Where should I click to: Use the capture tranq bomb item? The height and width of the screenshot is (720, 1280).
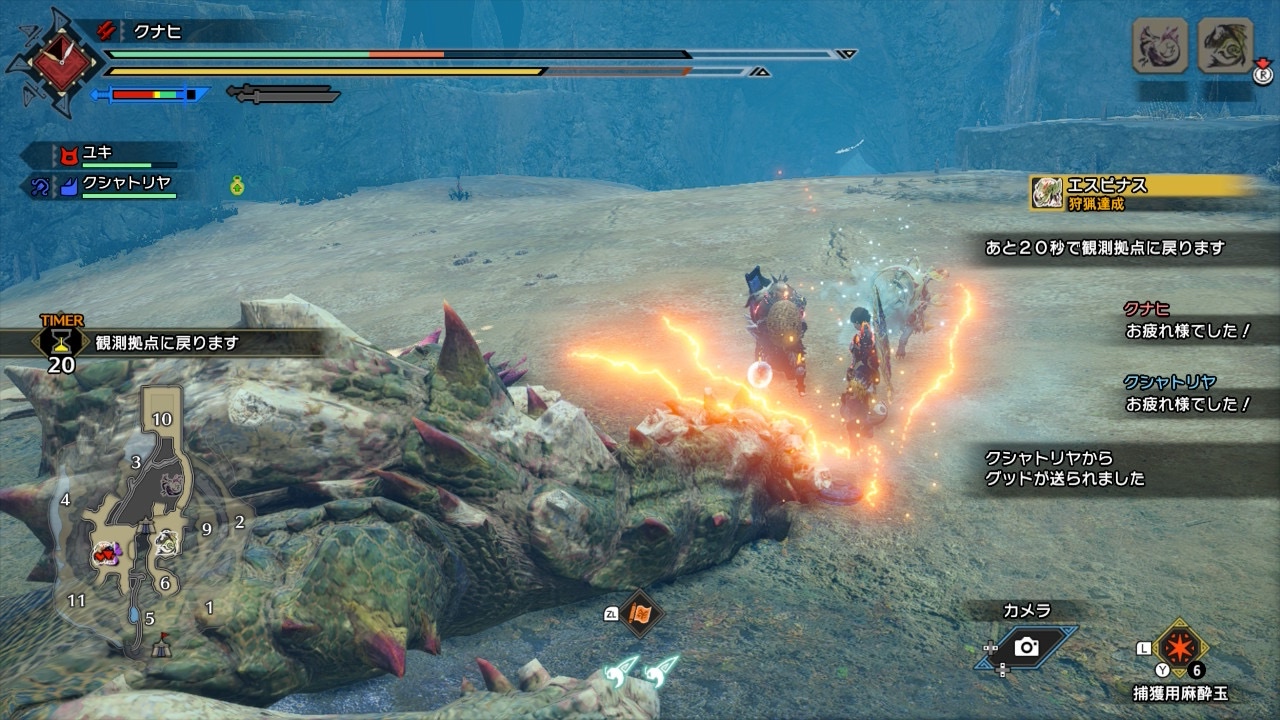tap(1181, 647)
